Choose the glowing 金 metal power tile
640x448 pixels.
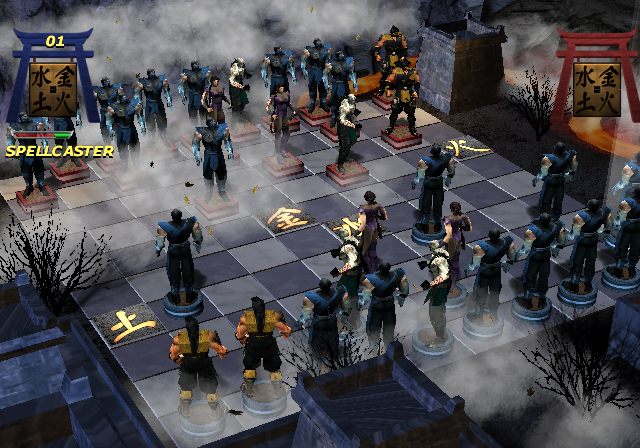[x=286, y=217]
